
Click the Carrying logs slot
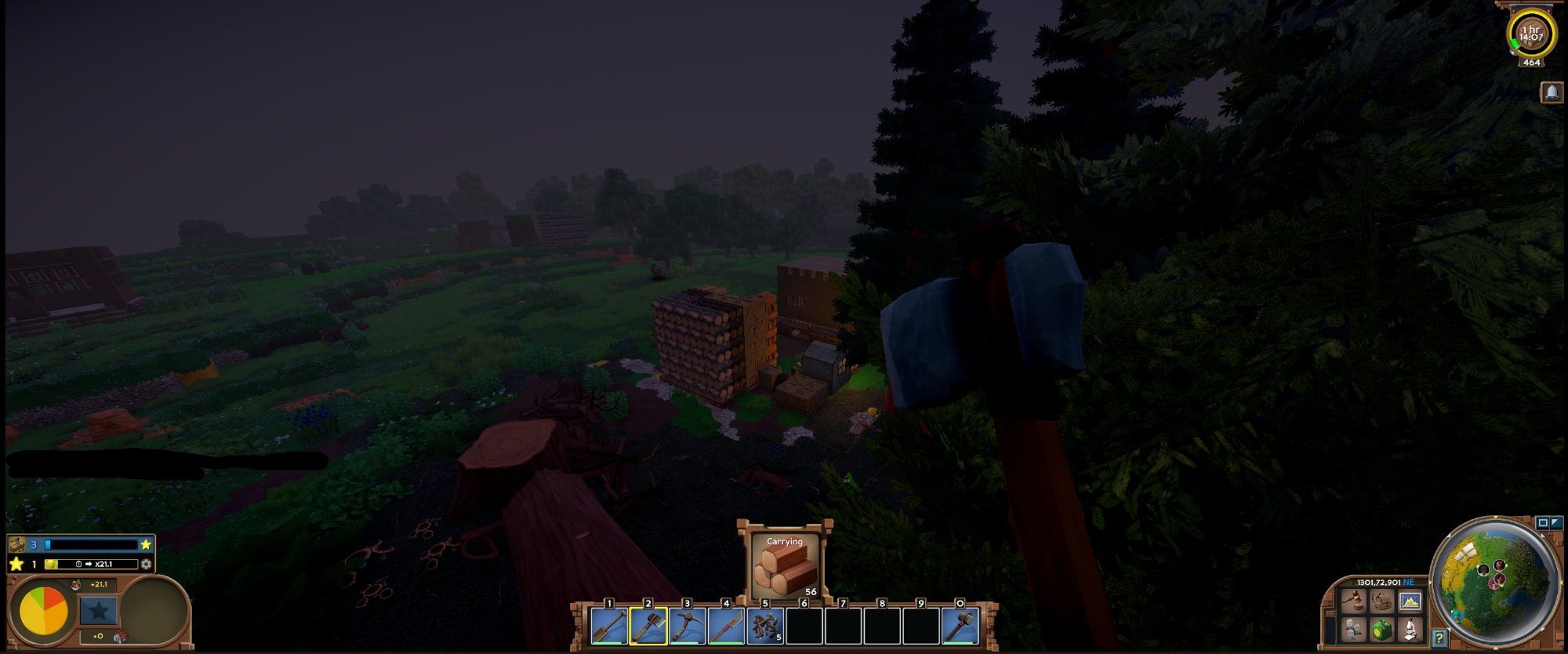pyautogui.click(x=785, y=566)
